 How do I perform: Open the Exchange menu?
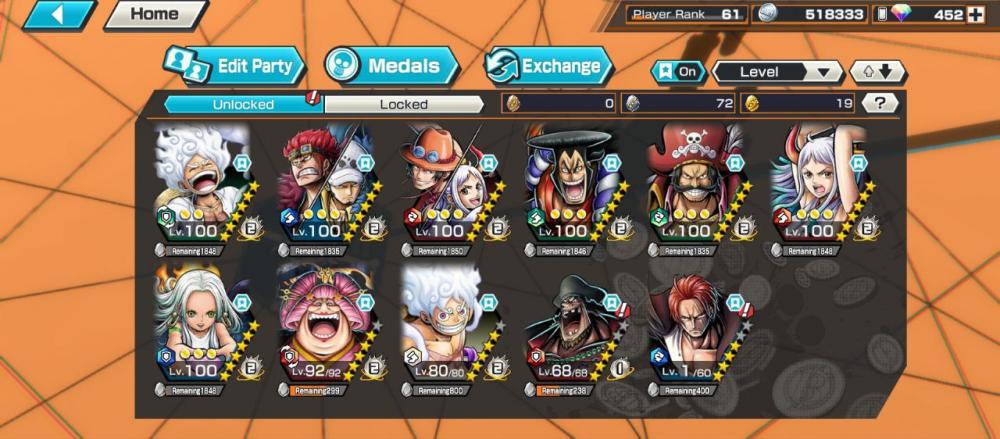click(x=548, y=67)
